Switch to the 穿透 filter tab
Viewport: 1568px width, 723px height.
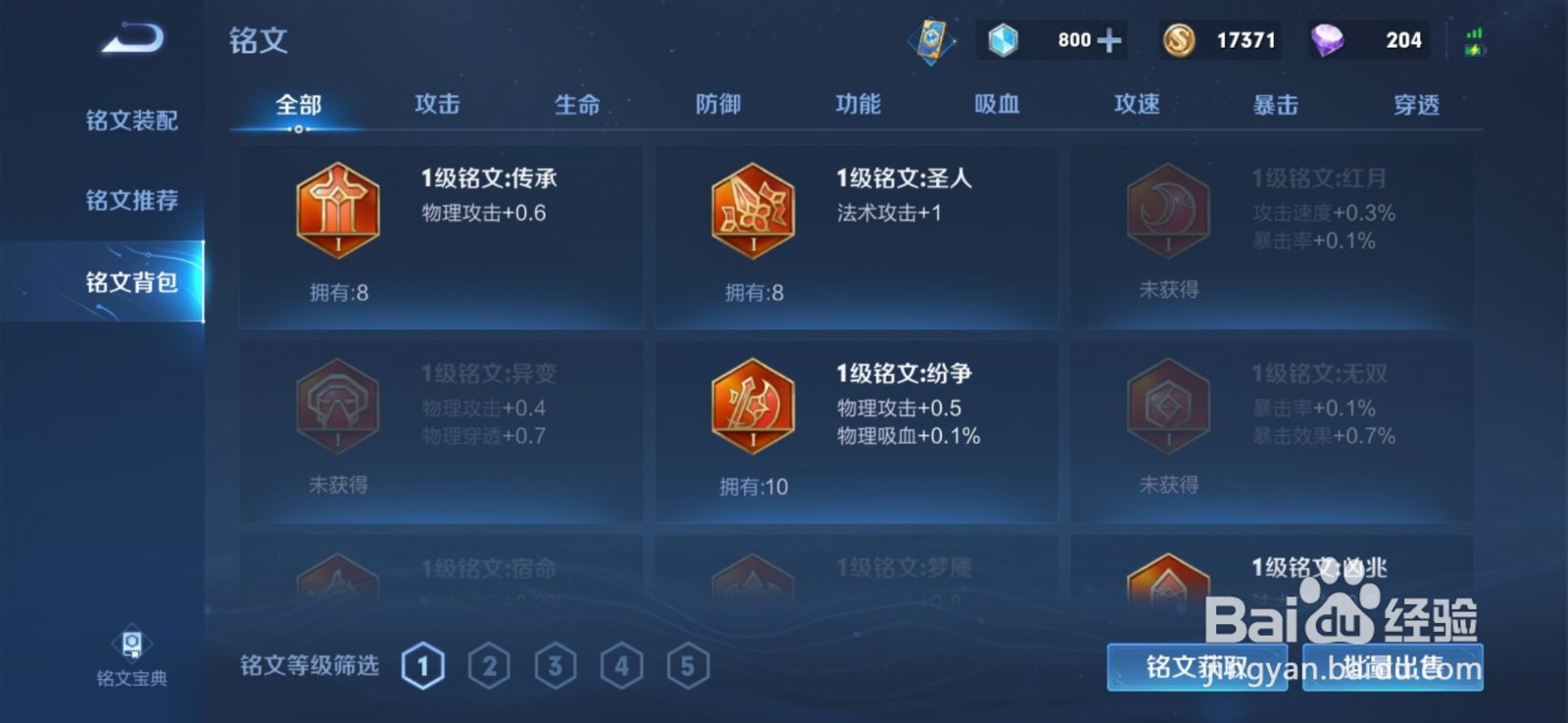pos(1415,104)
